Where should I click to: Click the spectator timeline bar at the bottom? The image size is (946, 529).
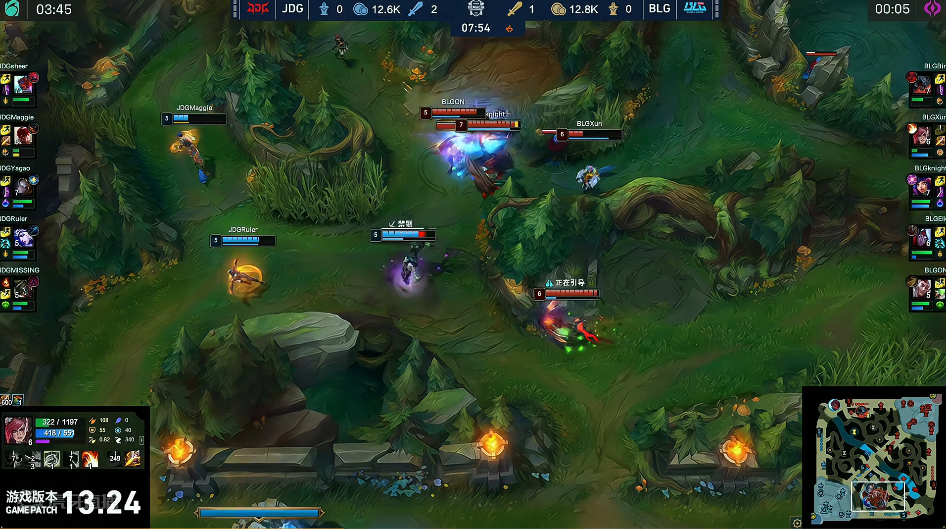click(259, 513)
